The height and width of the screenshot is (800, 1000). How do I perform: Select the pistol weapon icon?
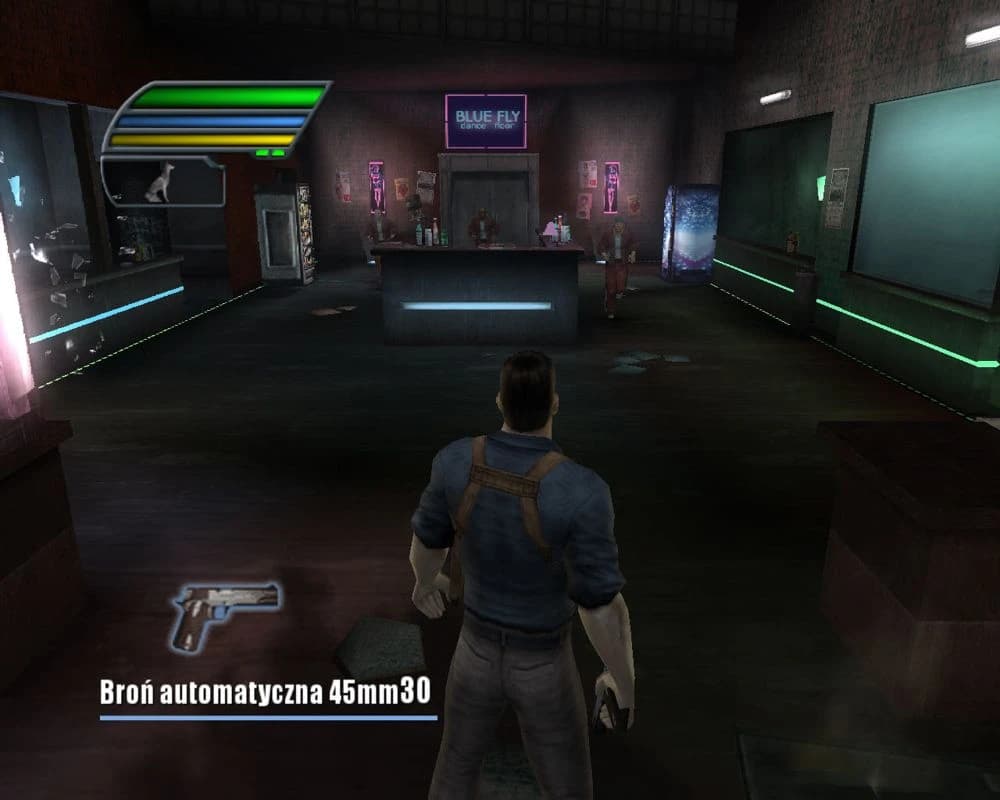coord(224,612)
